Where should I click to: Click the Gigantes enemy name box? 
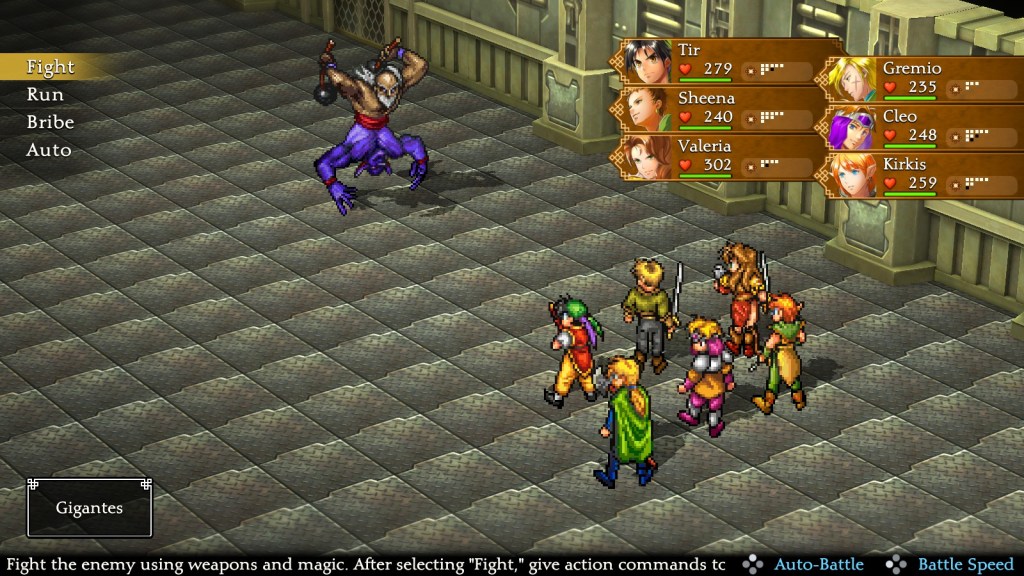(90, 508)
